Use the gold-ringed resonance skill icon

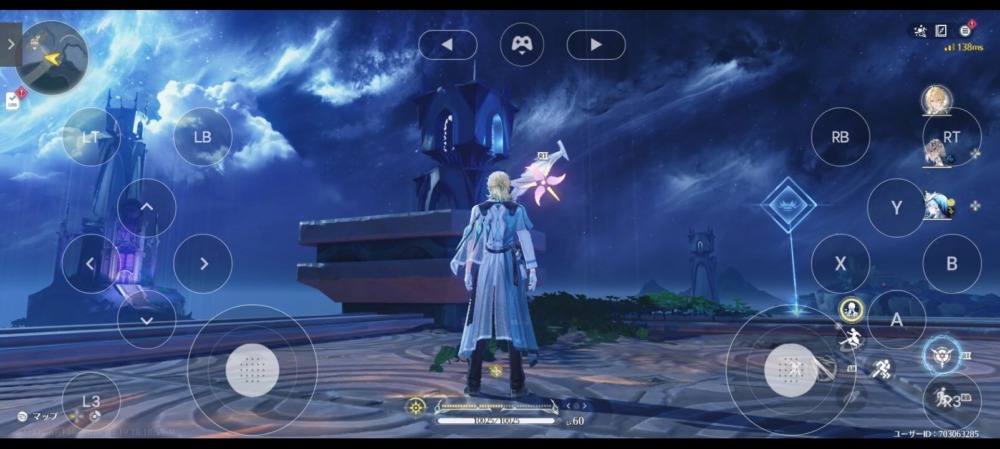851,308
